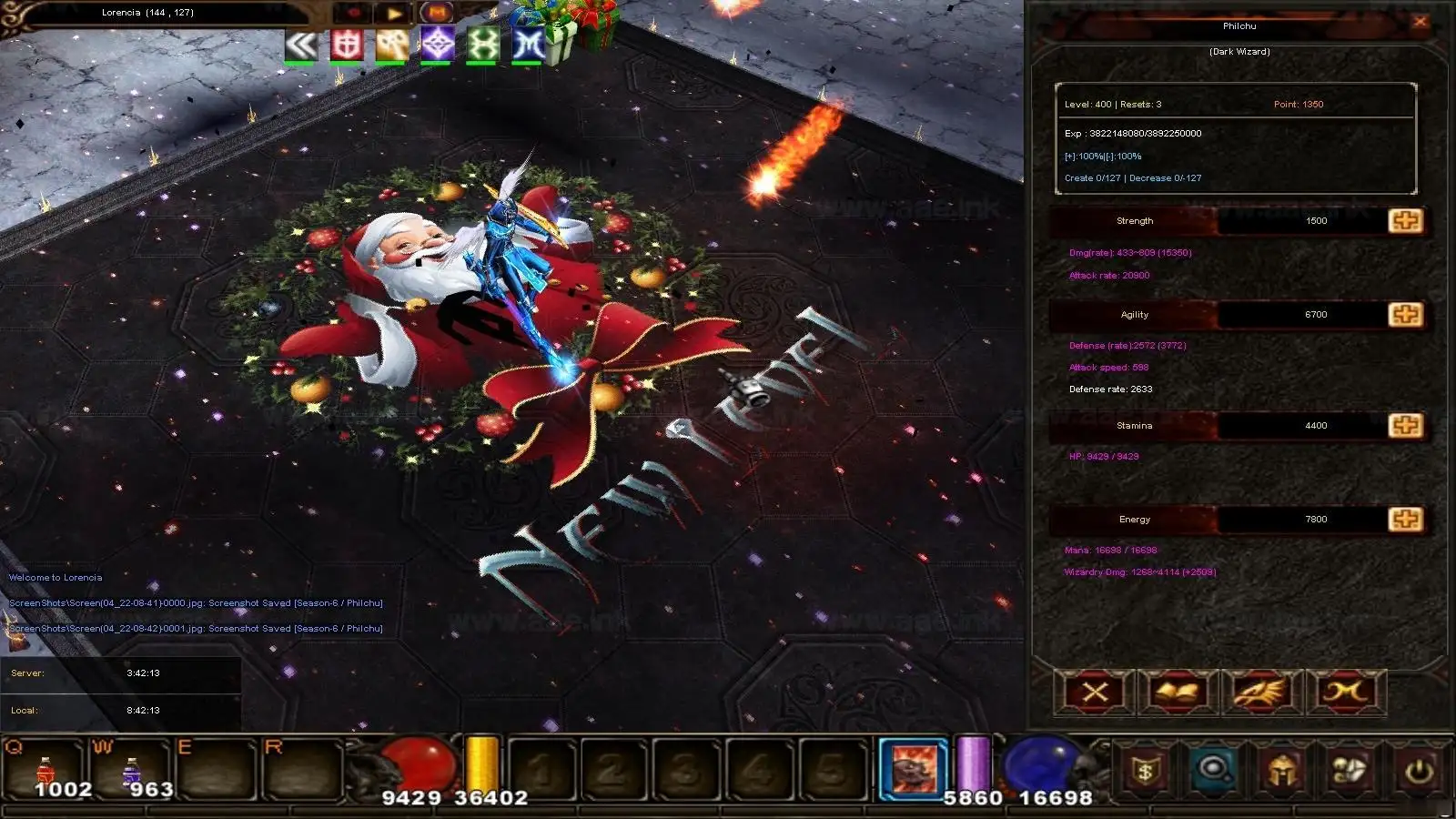The height and width of the screenshot is (819, 1456).
Task: Start the helper with the play arrow
Action: [x=394, y=13]
